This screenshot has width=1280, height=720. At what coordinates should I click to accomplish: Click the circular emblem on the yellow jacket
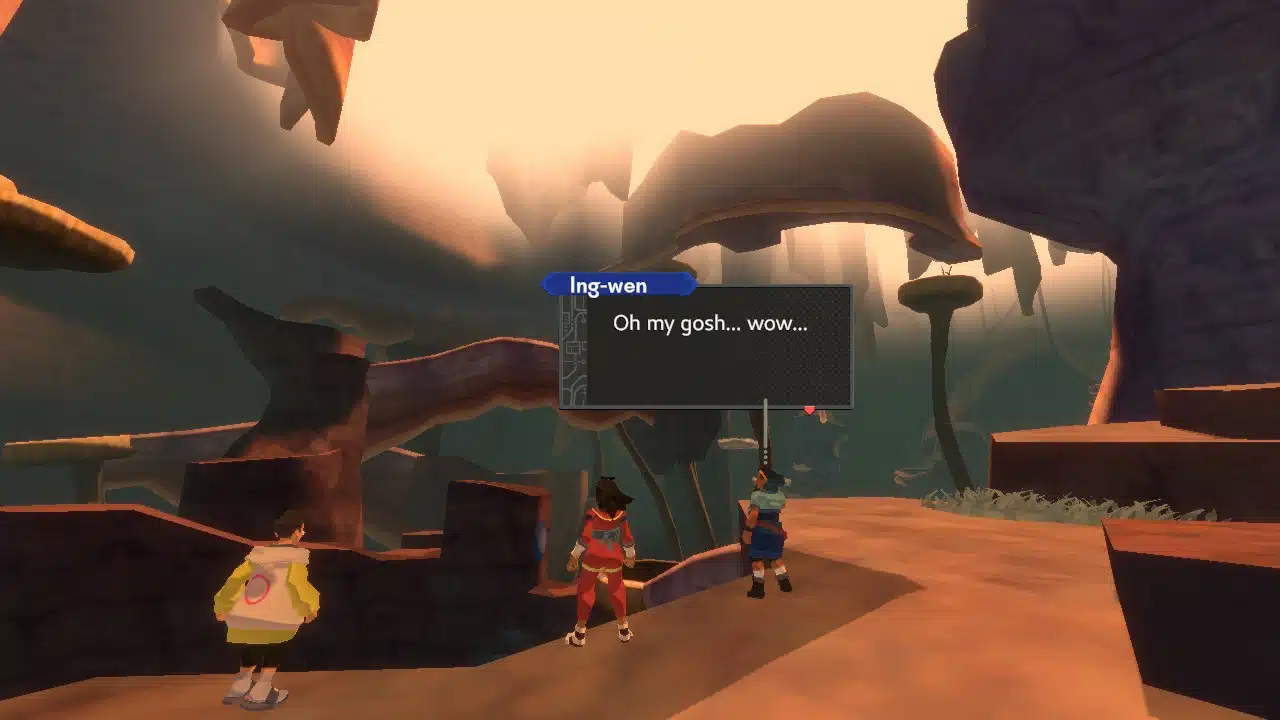point(258,588)
